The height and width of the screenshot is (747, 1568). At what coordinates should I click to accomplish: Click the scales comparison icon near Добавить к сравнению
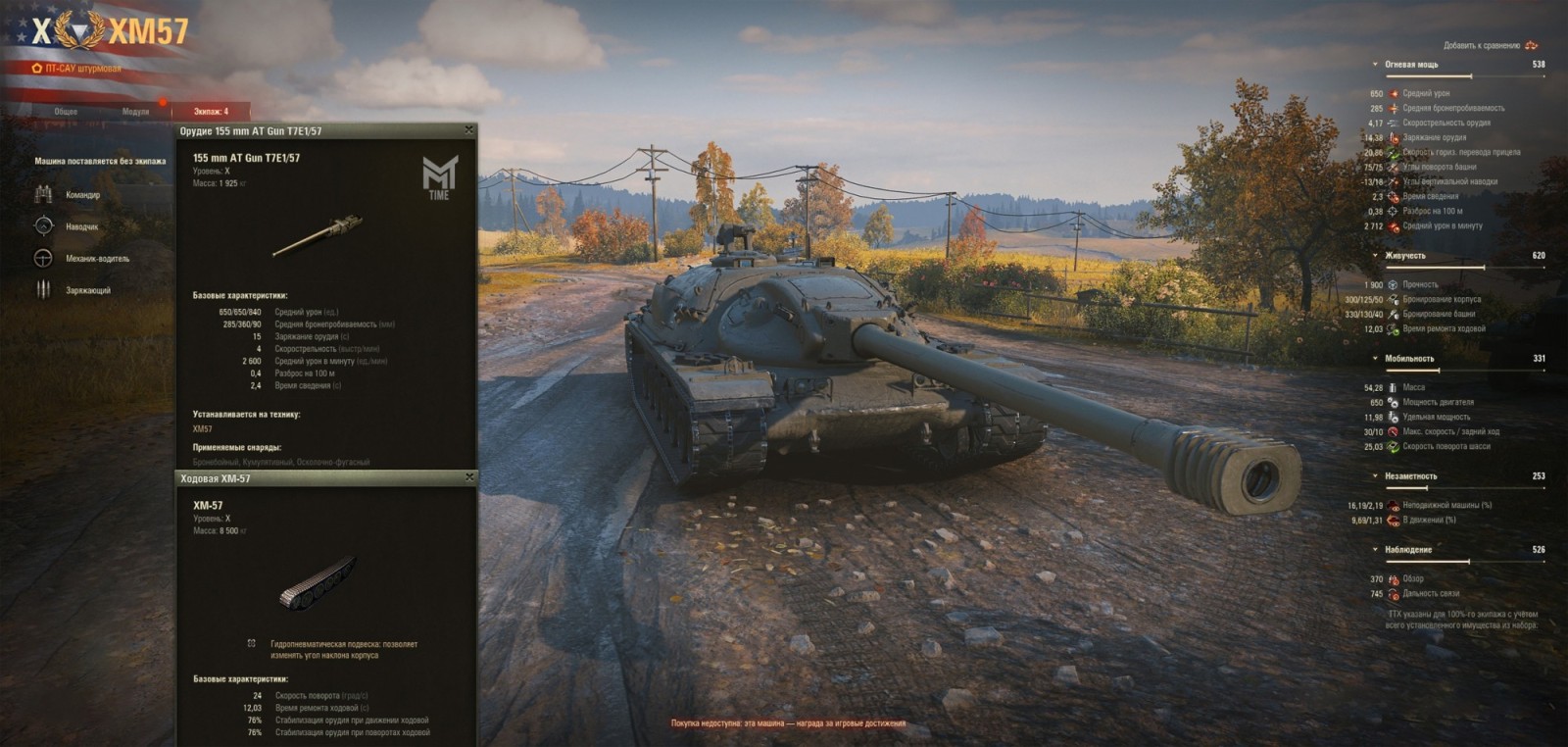1531,44
